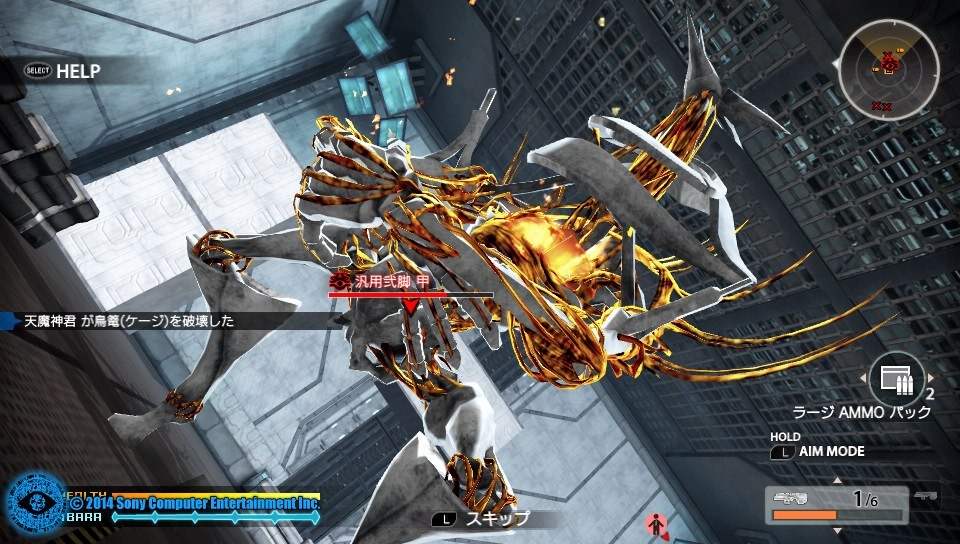Screen dimensions: 960x544
Task: Select the secondary weapon silhouette icon
Action: pyautogui.click(x=927, y=497)
